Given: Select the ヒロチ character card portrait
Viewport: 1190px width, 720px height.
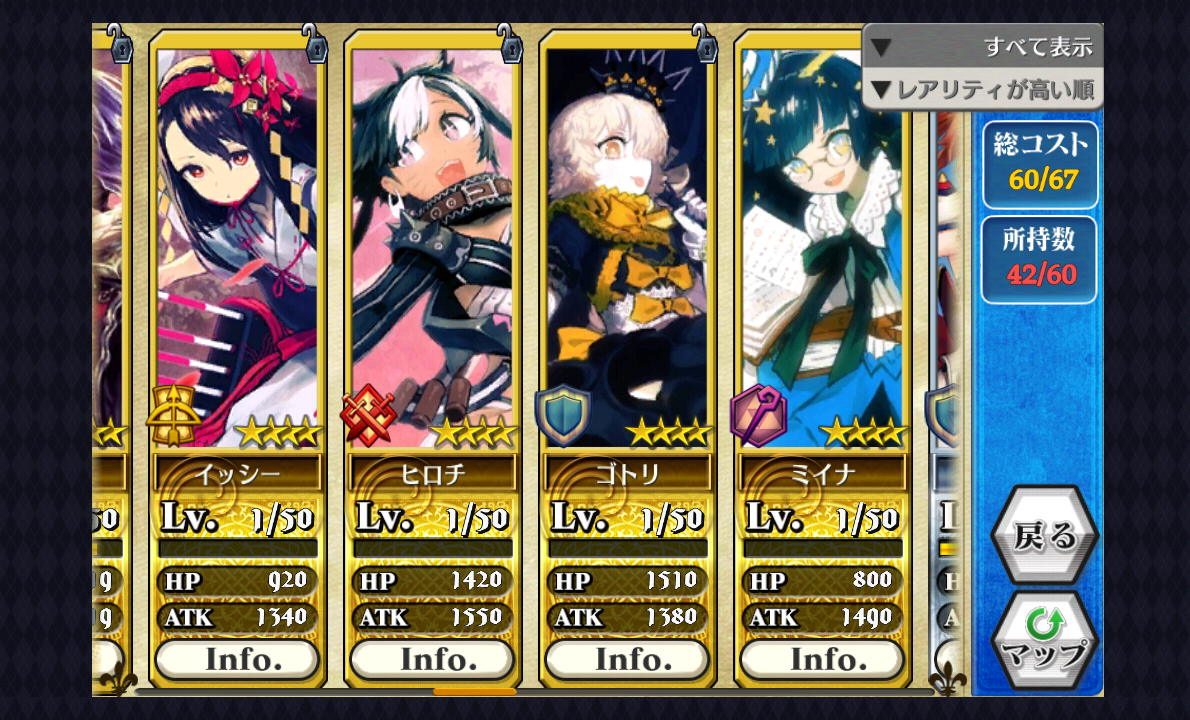Looking at the screenshot, I should (432, 240).
